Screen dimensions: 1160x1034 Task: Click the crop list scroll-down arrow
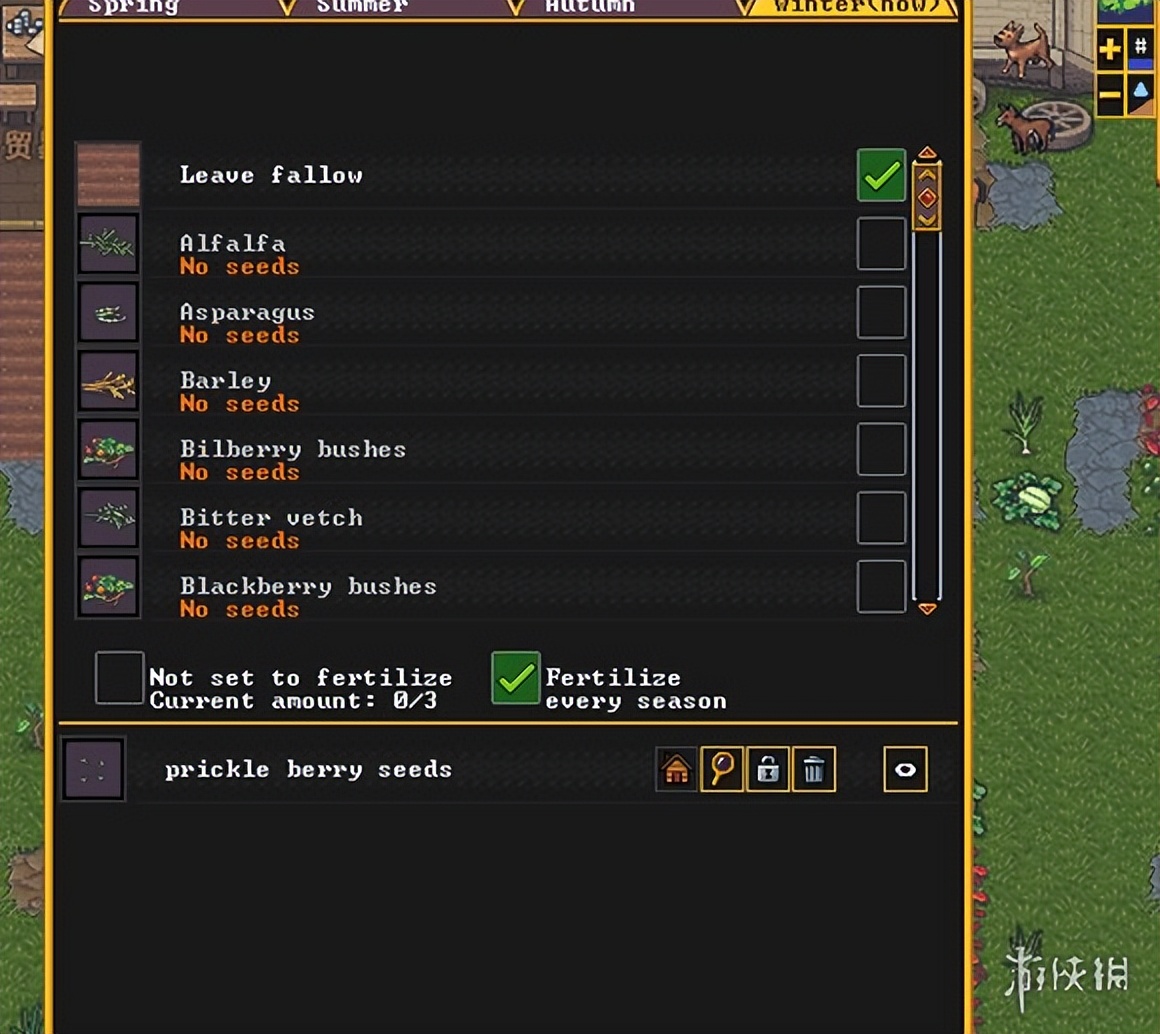927,608
